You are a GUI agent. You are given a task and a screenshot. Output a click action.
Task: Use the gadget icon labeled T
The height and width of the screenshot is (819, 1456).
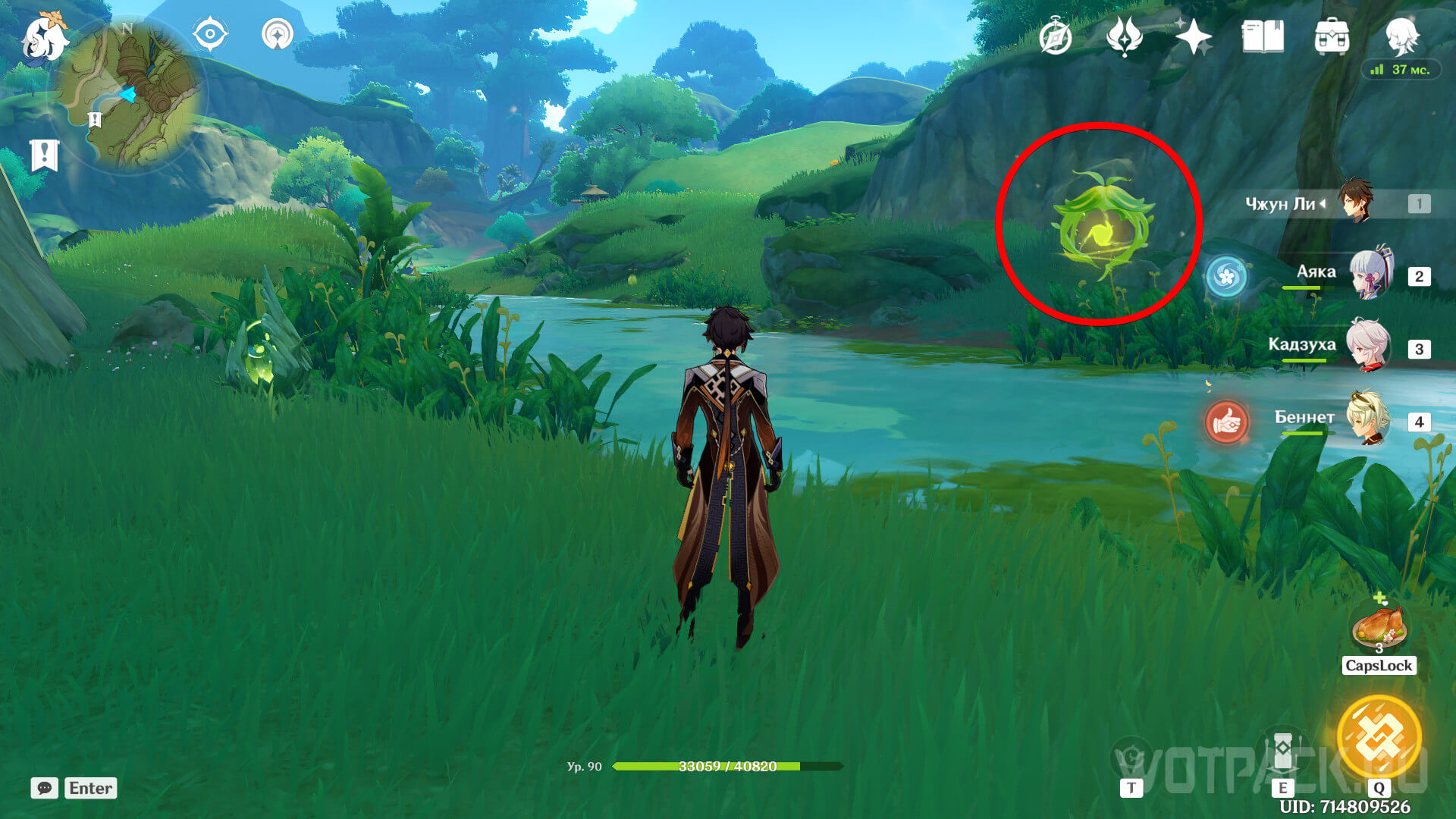click(1131, 758)
